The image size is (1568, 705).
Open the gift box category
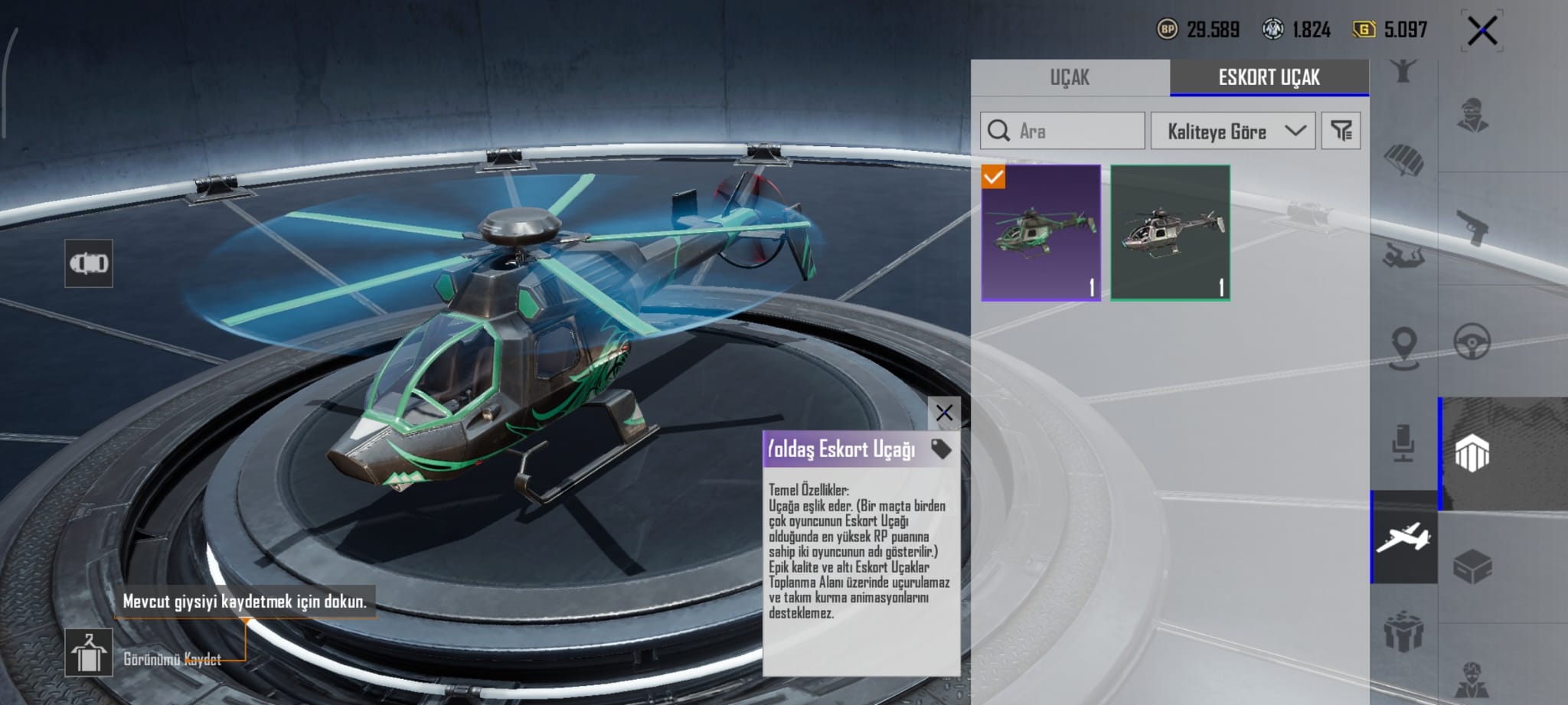[x=1403, y=632]
